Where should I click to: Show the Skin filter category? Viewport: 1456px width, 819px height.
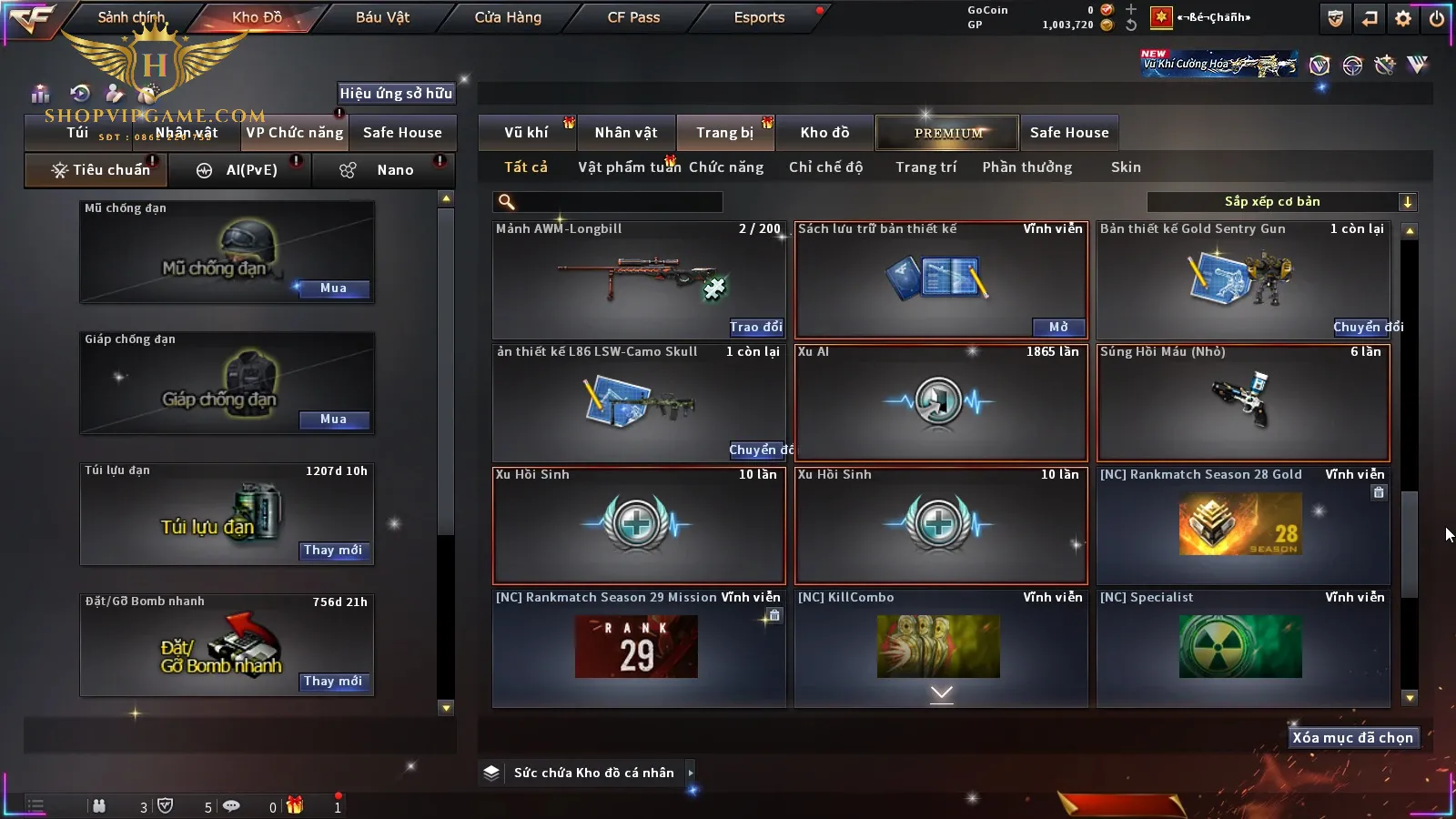[x=1126, y=167]
